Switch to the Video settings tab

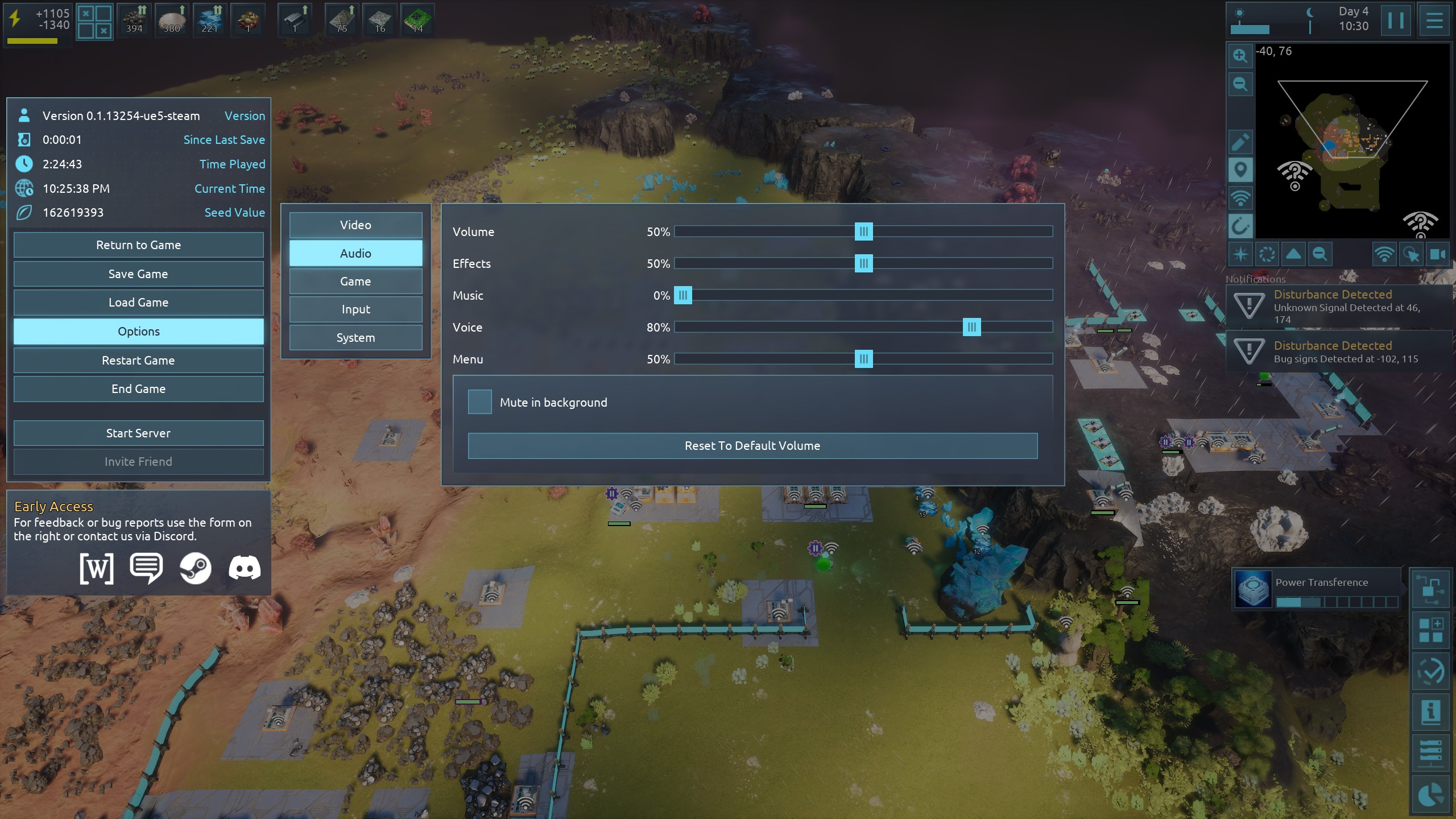tap(355, 225)
